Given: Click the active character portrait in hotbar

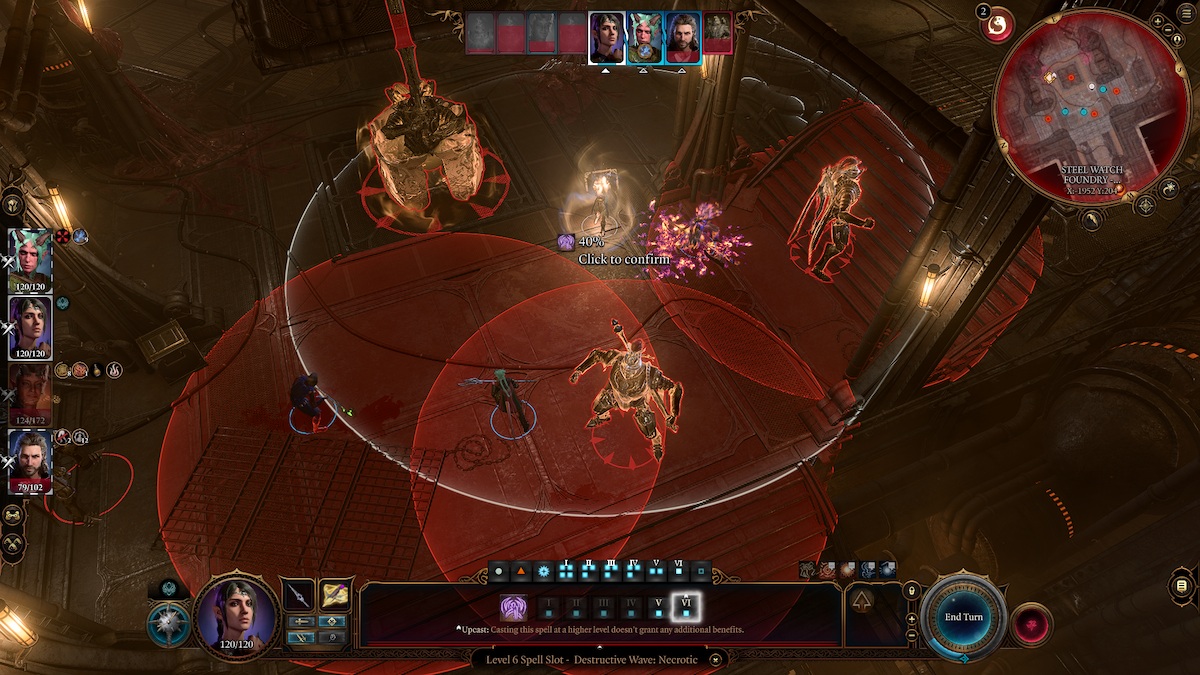Looking at the screenshot, I should pyautogui.click(x=235, y=613).
